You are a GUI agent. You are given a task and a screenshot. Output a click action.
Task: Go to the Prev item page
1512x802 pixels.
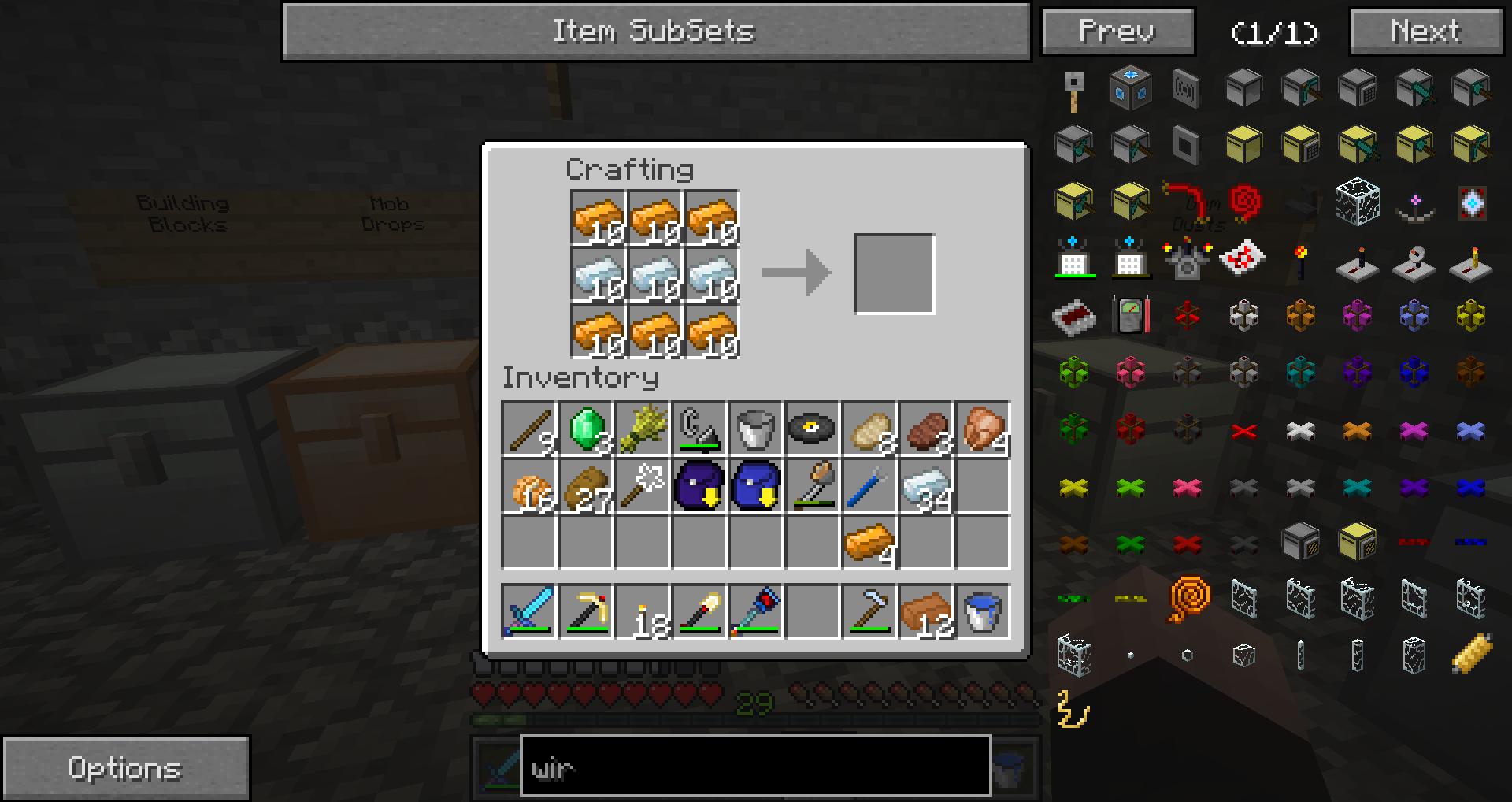[x=1117, y=32]
